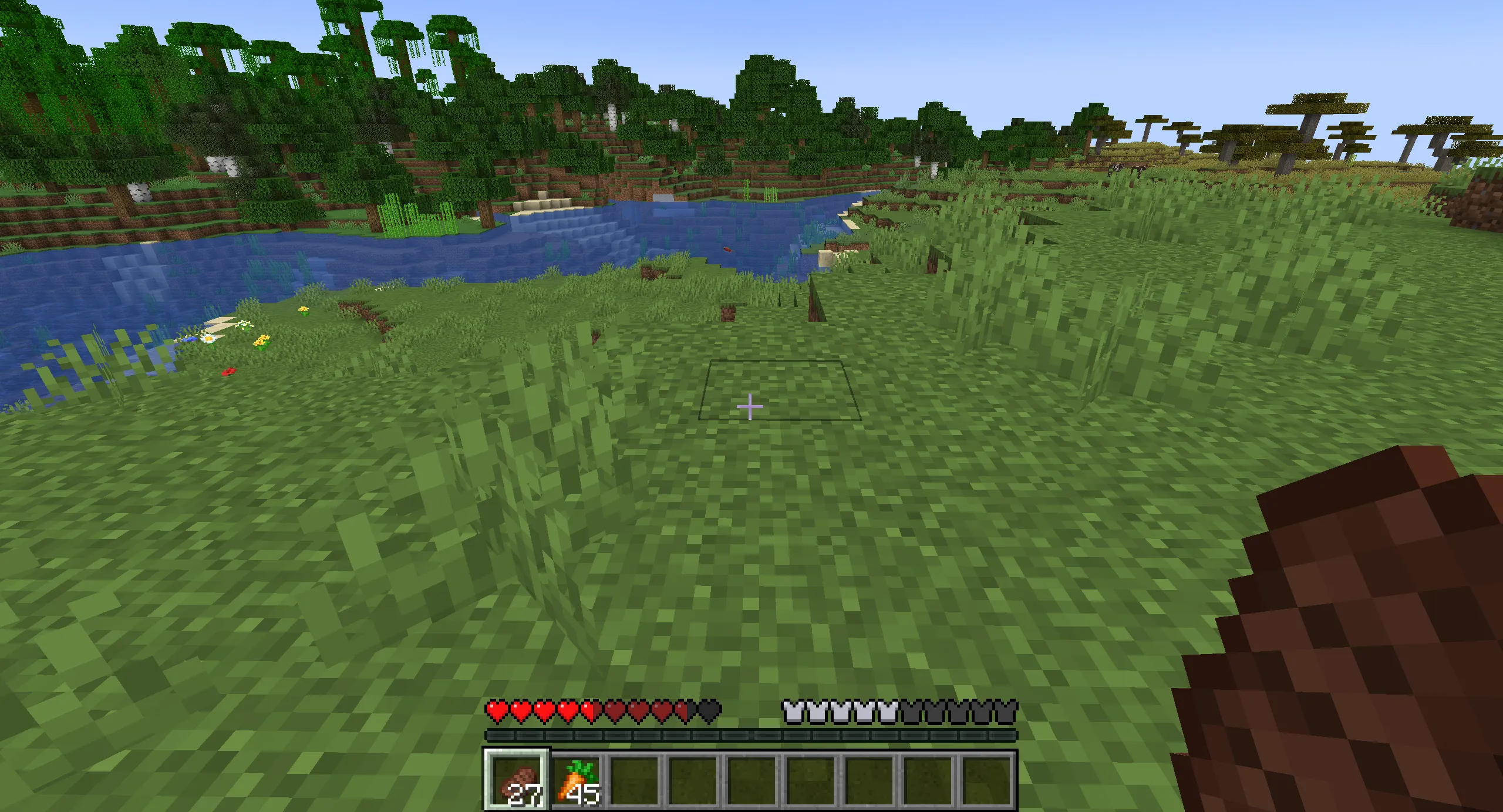Select the carrots in hotbar slot two

pyautogui.click(x=575, y=781)
